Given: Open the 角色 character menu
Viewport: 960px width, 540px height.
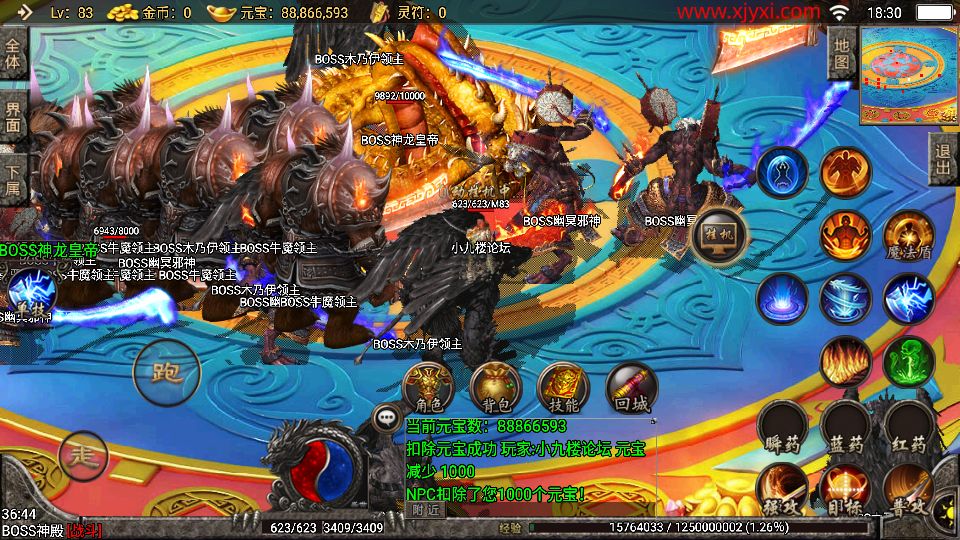Looking at the screenshot, I should click(428, 388).
